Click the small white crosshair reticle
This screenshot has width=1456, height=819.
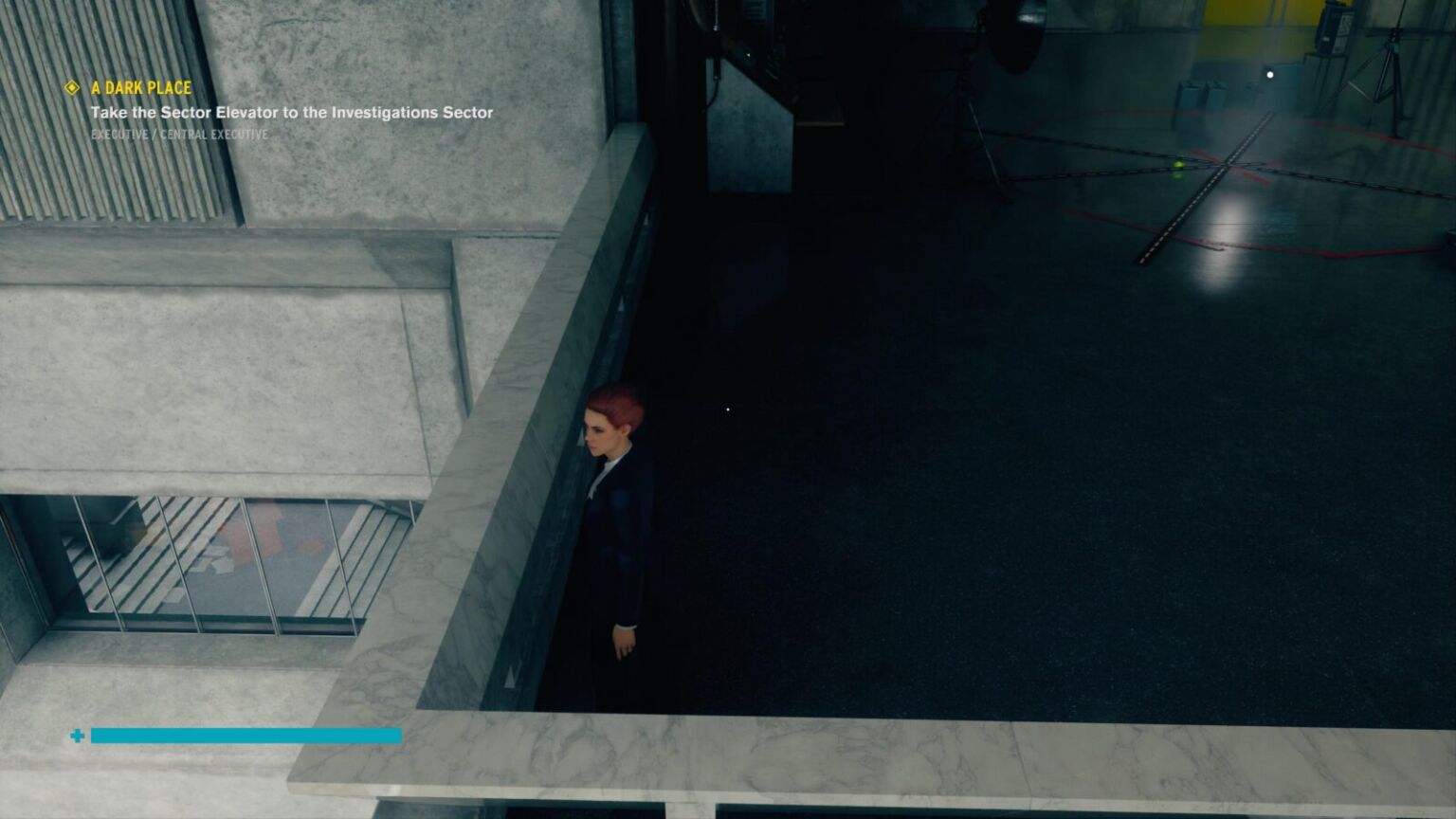pyautogui.click(x=726, y=409)
